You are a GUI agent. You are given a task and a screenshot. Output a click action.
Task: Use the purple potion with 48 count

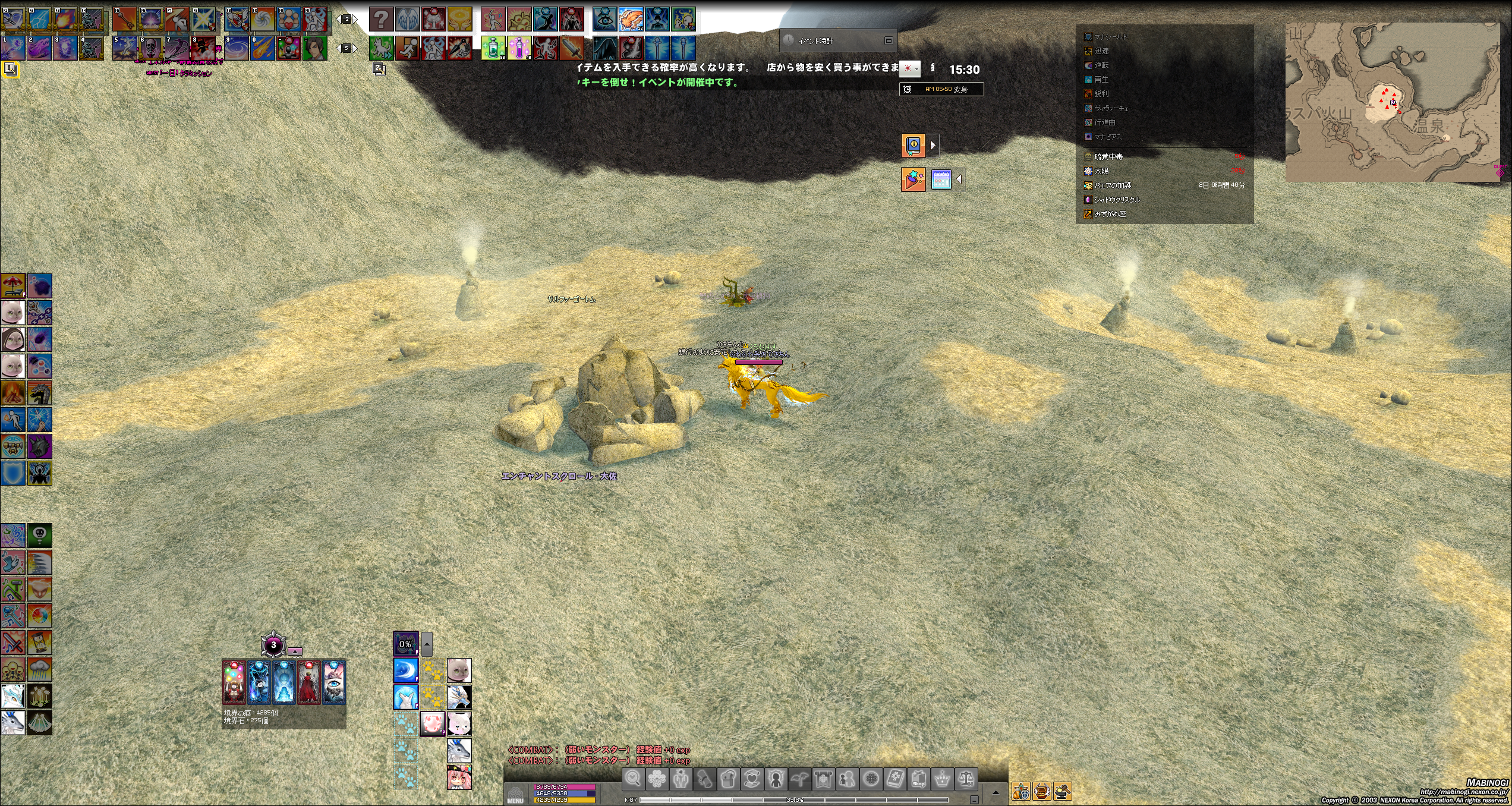519,48
